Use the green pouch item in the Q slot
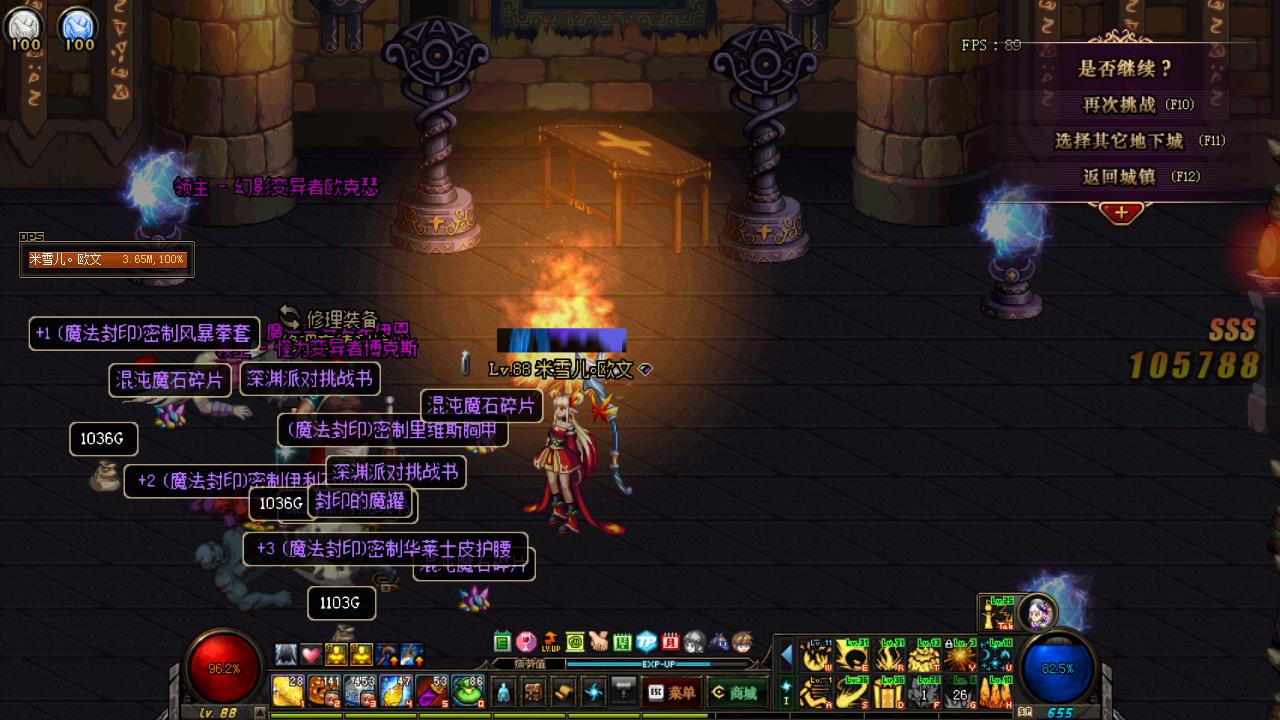Viewport: 1280px width, 720px height. pyautogui.click(x=468, y=691)
